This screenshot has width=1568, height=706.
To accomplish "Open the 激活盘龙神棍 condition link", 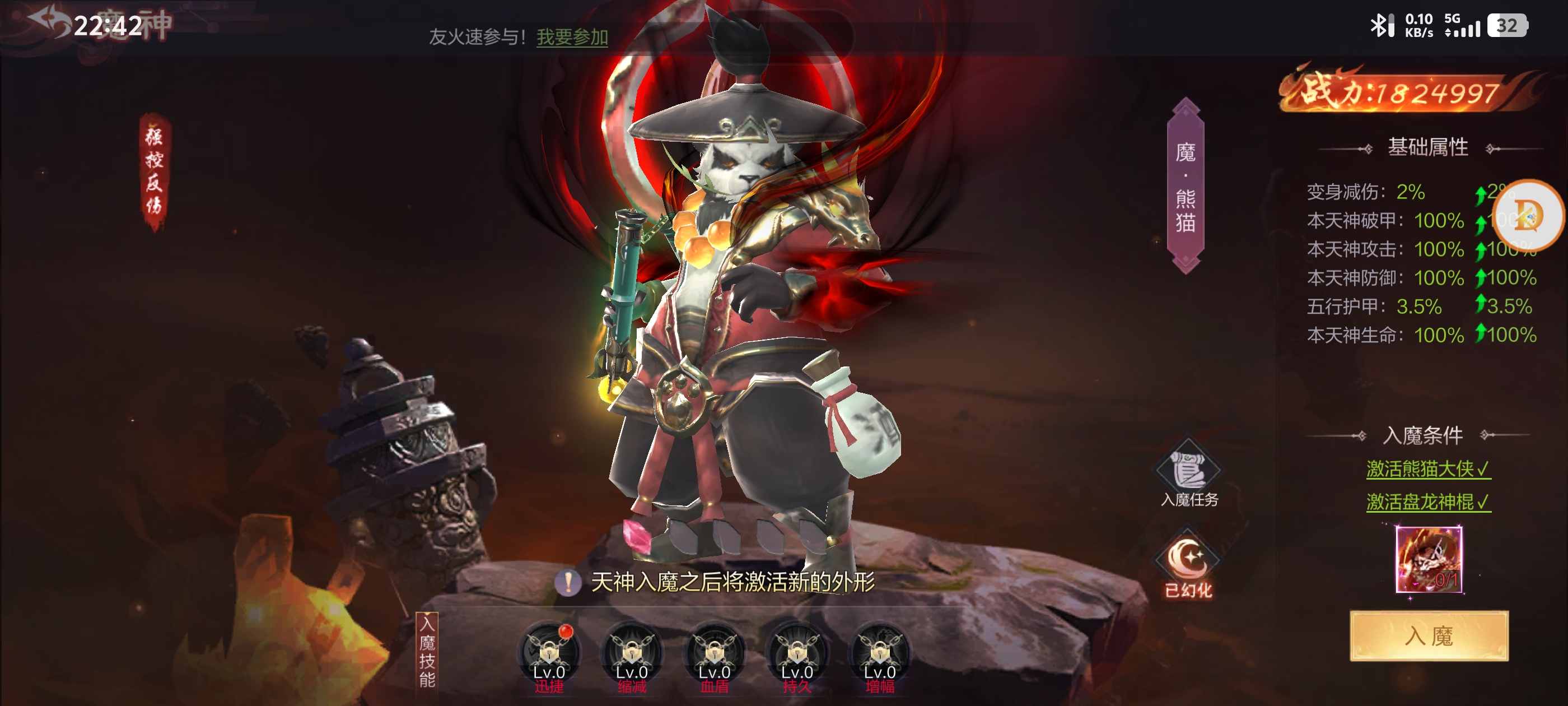I will (x=1428, y=502).
